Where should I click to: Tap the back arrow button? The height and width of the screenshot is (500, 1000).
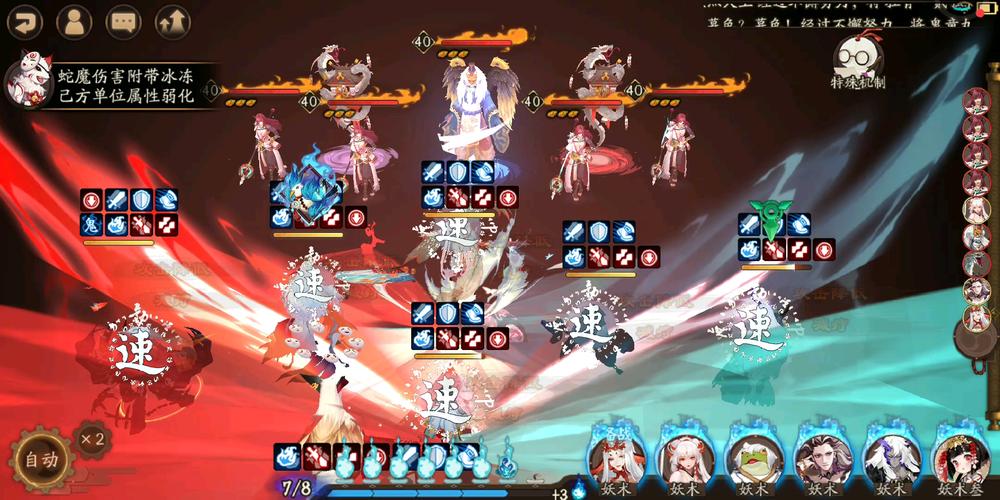pyautogui.click(x=23, y=21)
